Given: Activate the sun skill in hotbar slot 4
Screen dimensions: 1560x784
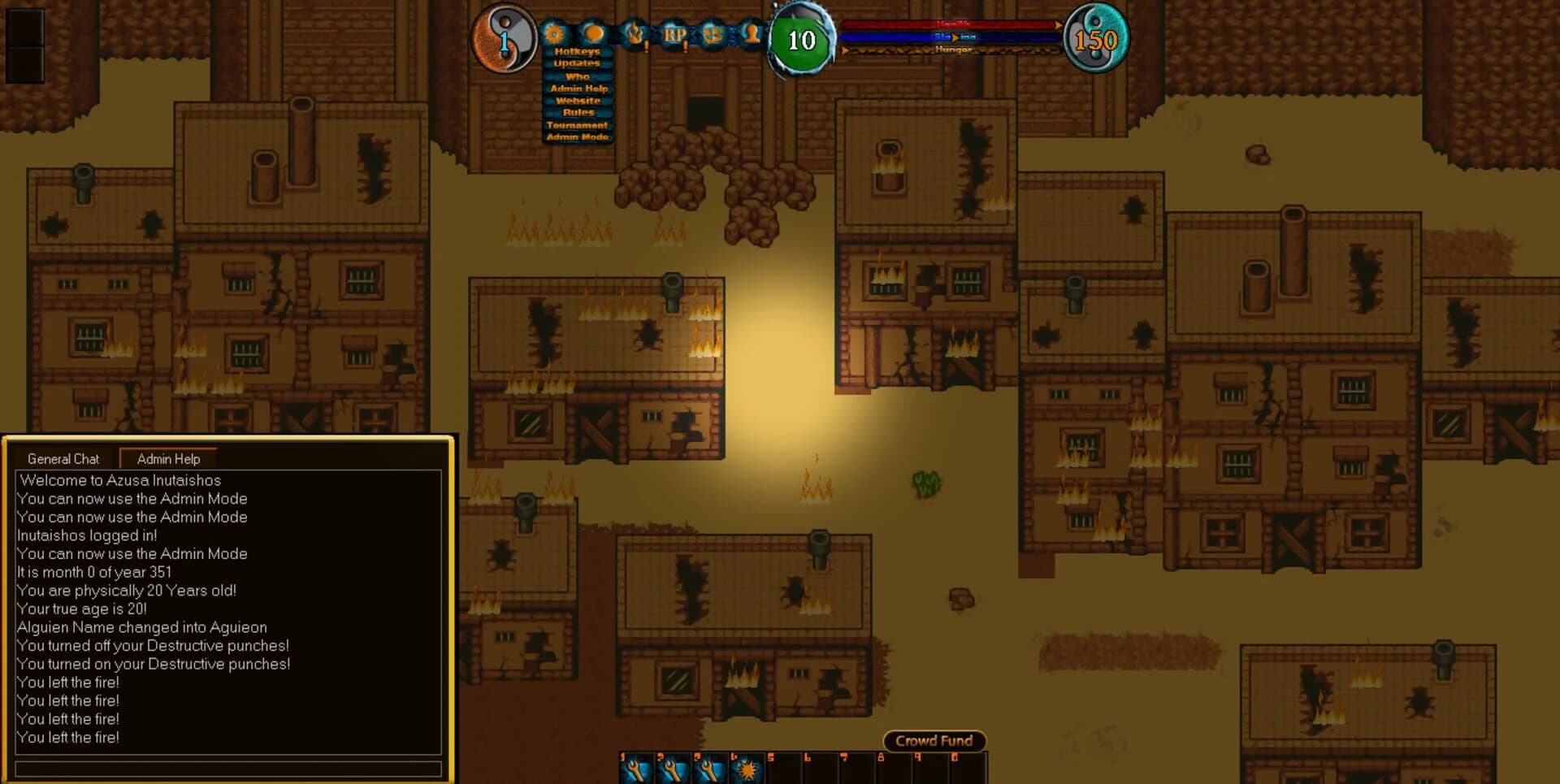Looking at the screenshot, I should click(x=747, y=768).
